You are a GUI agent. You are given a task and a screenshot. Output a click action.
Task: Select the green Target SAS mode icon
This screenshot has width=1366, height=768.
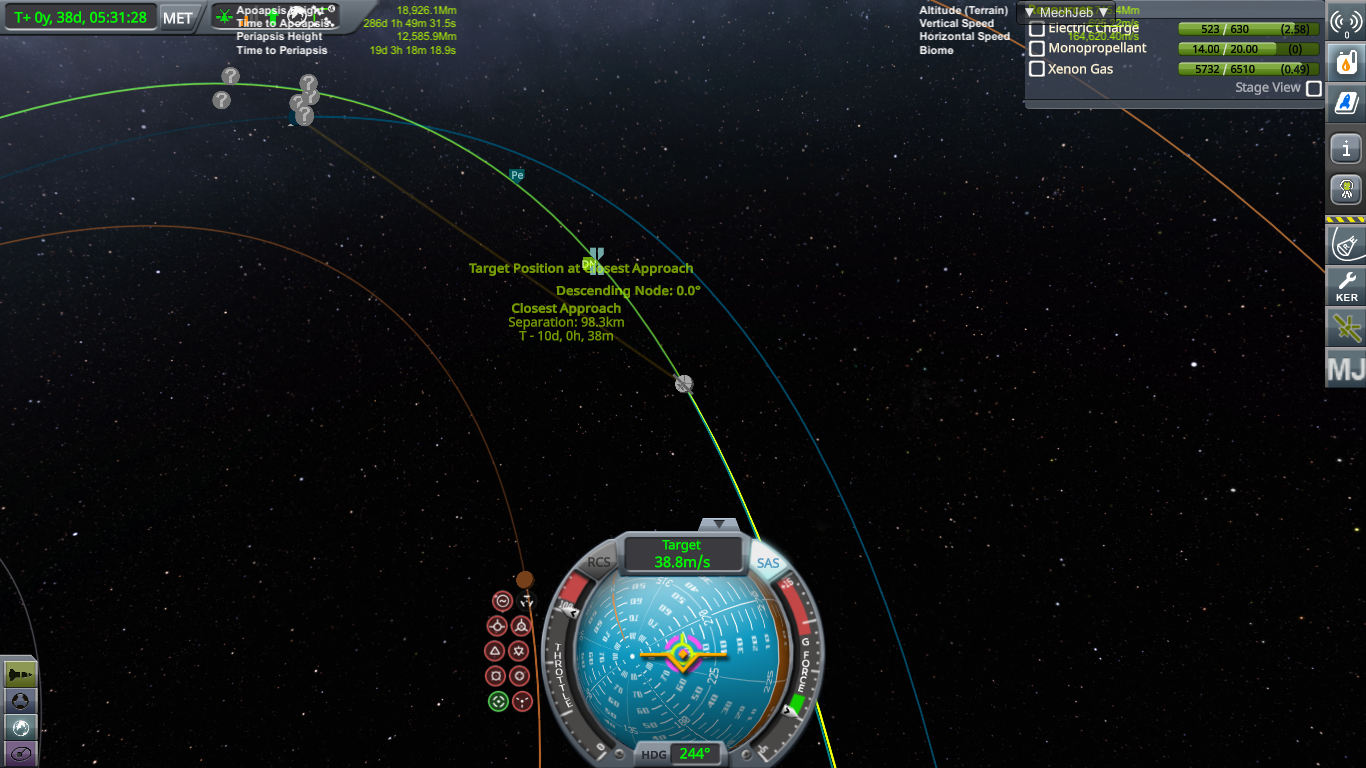coord(498,701)
